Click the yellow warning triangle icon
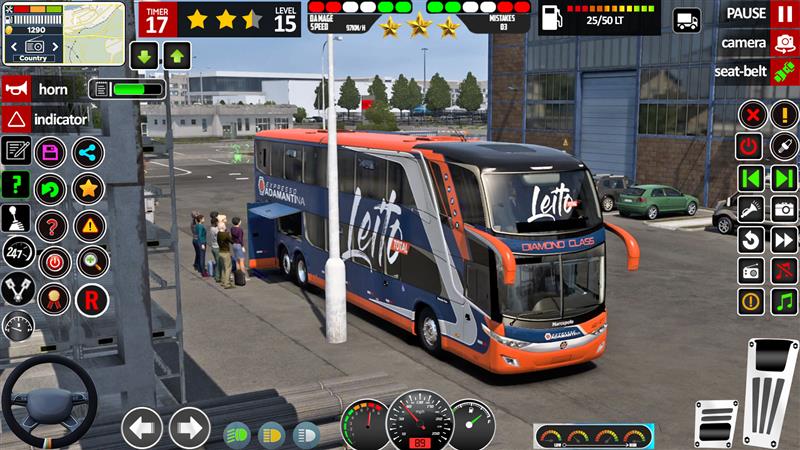This screenshot has height=450, width=800. click(89, 225)
